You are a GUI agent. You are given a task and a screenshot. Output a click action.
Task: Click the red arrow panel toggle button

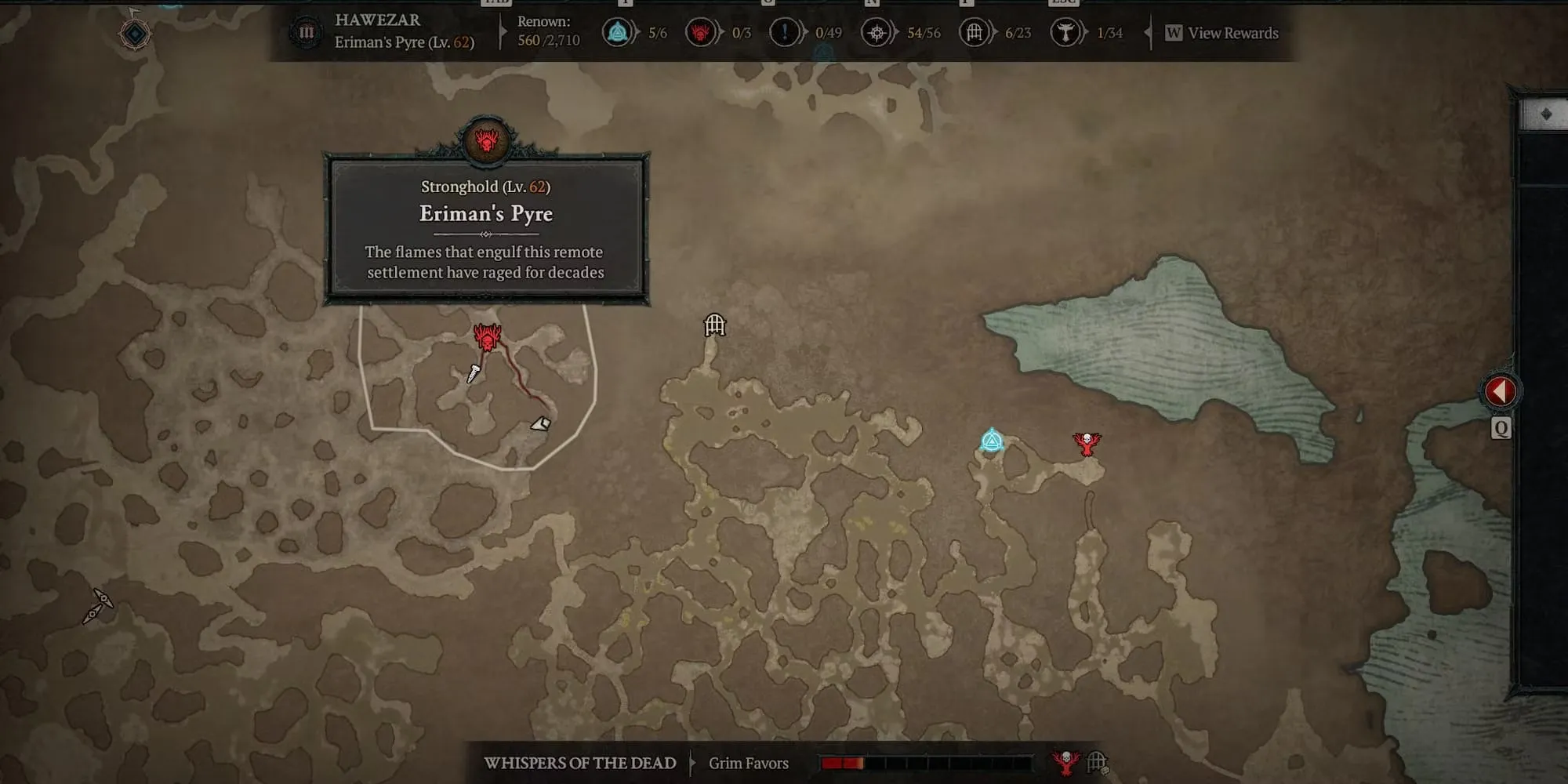point(1500,391)
